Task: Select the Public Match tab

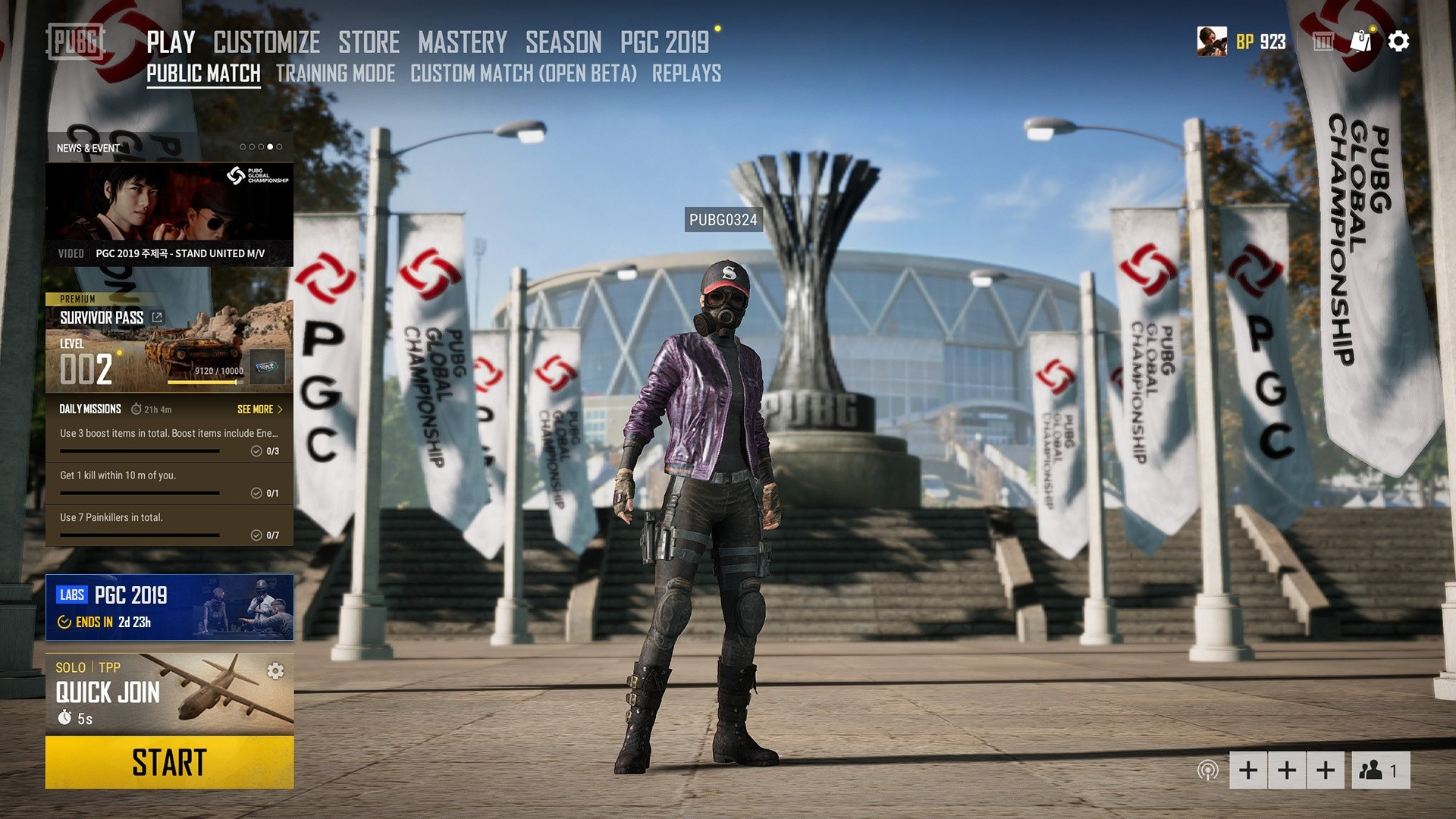Action: click(x=203, y=74)
